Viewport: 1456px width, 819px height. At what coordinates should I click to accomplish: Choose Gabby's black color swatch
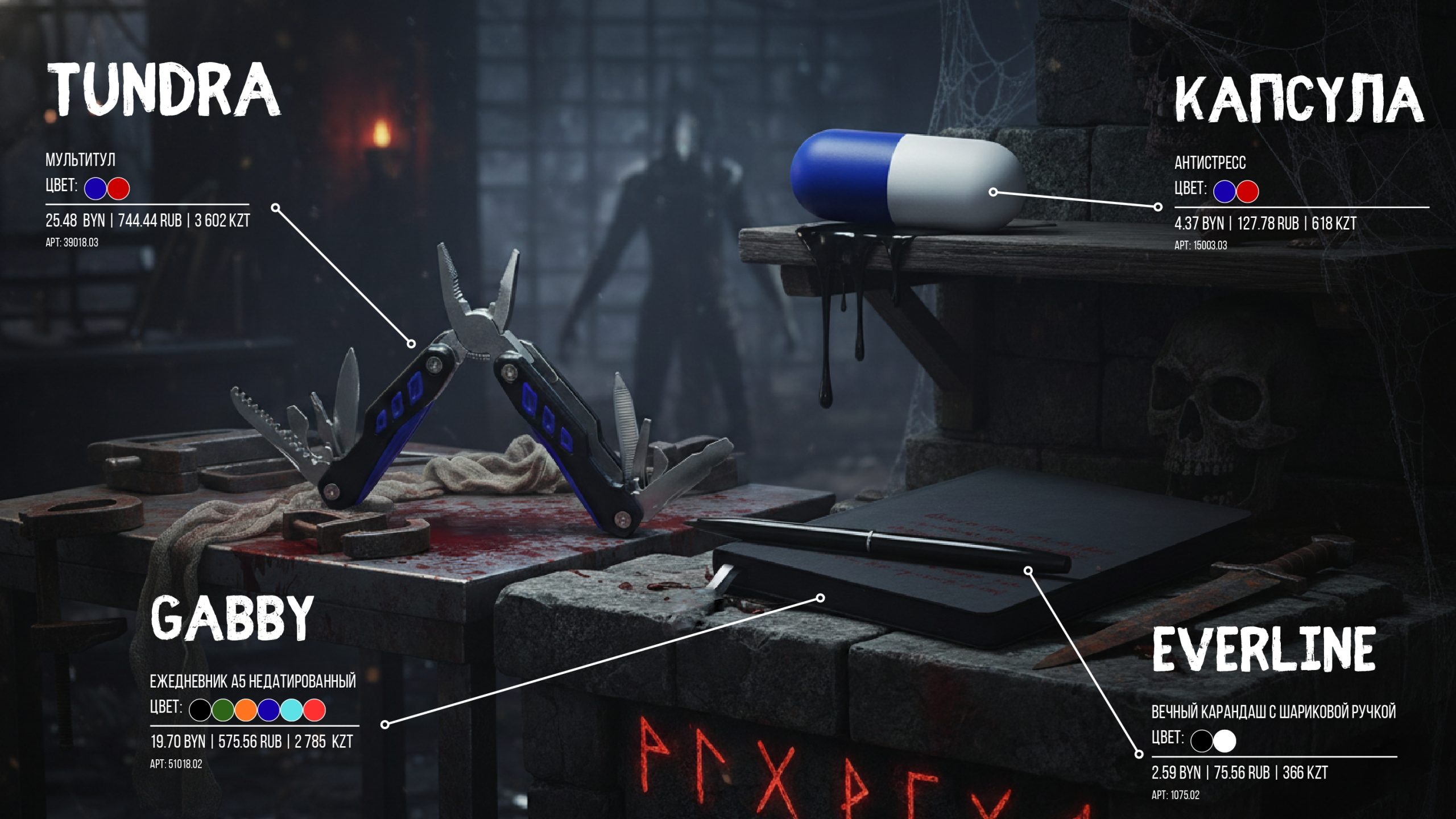point(200,710)
